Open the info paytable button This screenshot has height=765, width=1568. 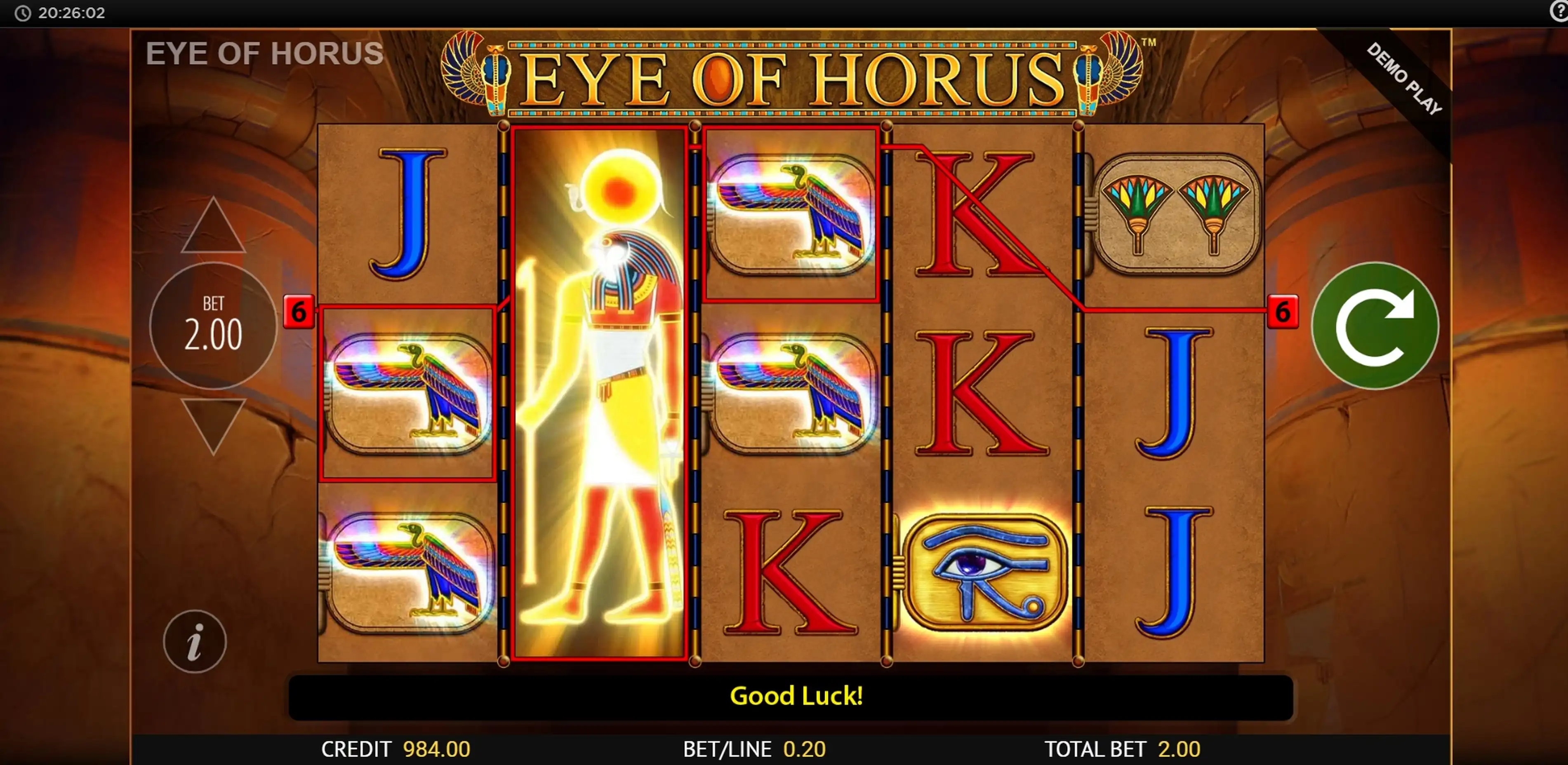pyautogui.click(x=195, y=642)
